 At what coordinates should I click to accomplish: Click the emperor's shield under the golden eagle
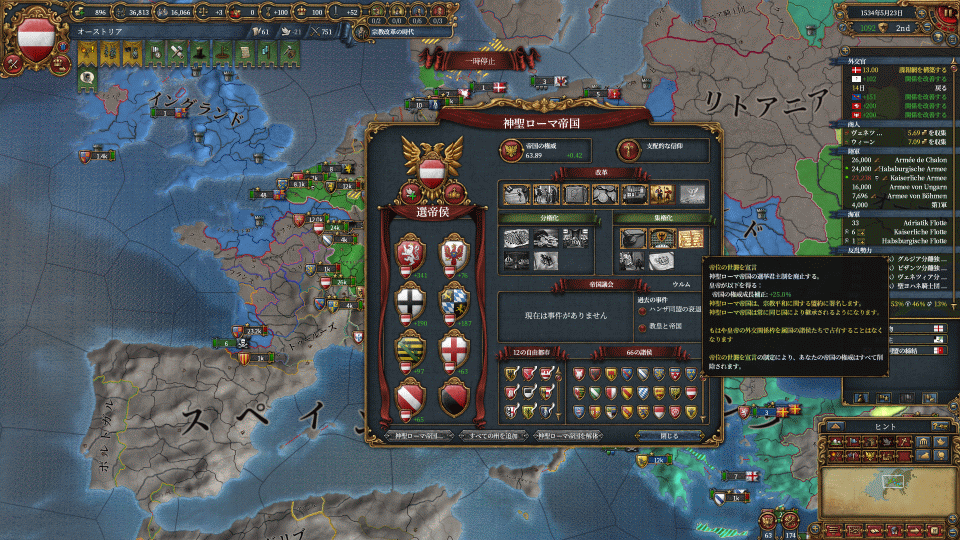(x=430, y=170)
